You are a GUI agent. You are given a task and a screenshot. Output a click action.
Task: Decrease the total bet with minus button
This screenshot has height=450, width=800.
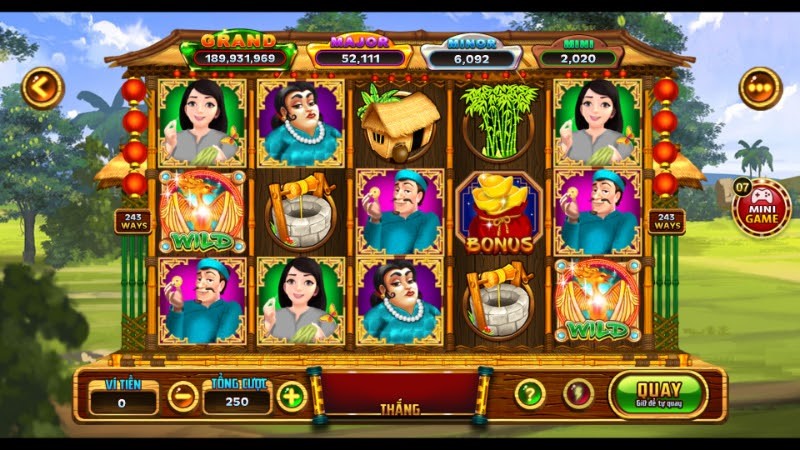[182, 396]
